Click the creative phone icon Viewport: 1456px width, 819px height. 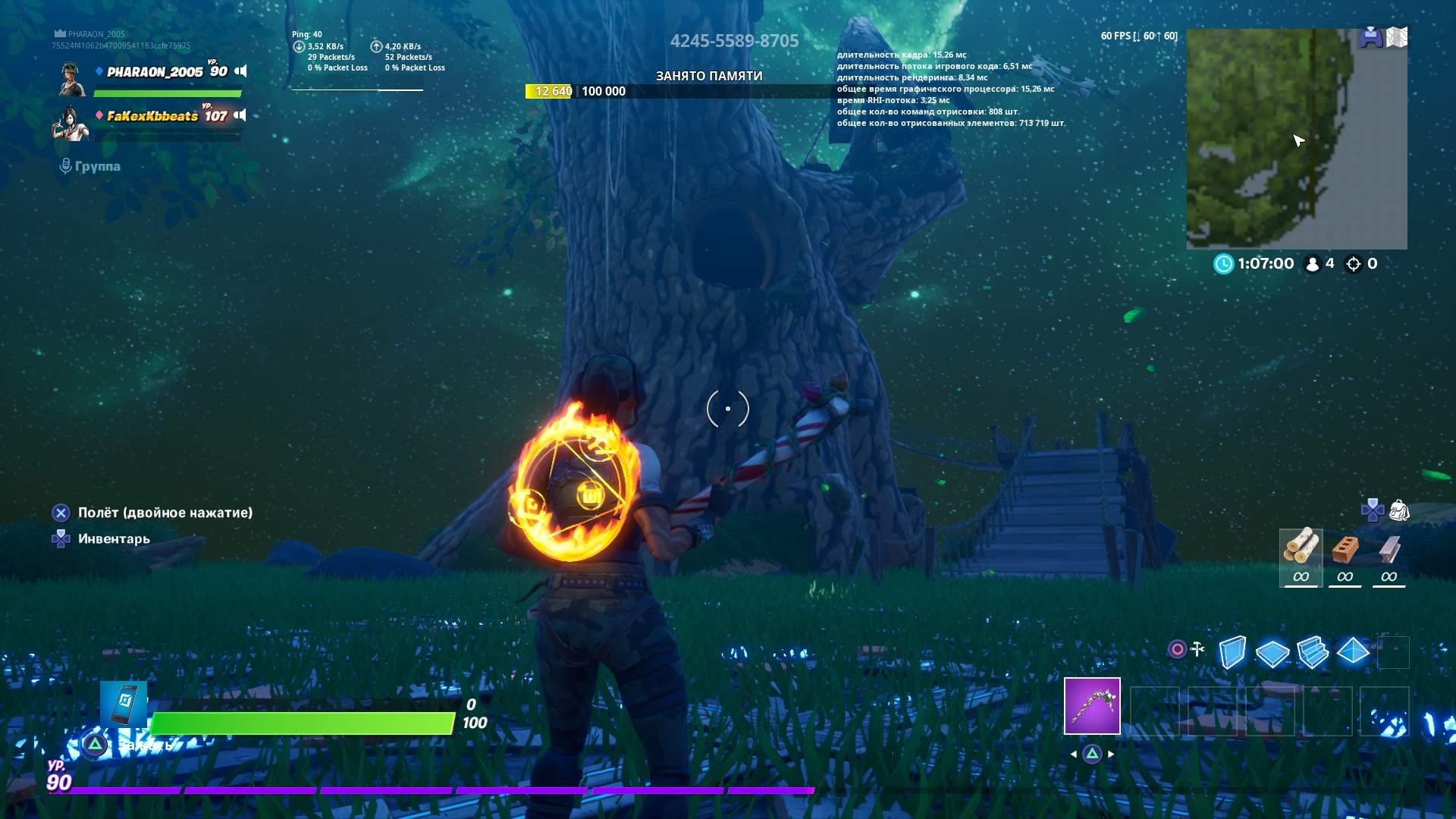coord(124,704)
